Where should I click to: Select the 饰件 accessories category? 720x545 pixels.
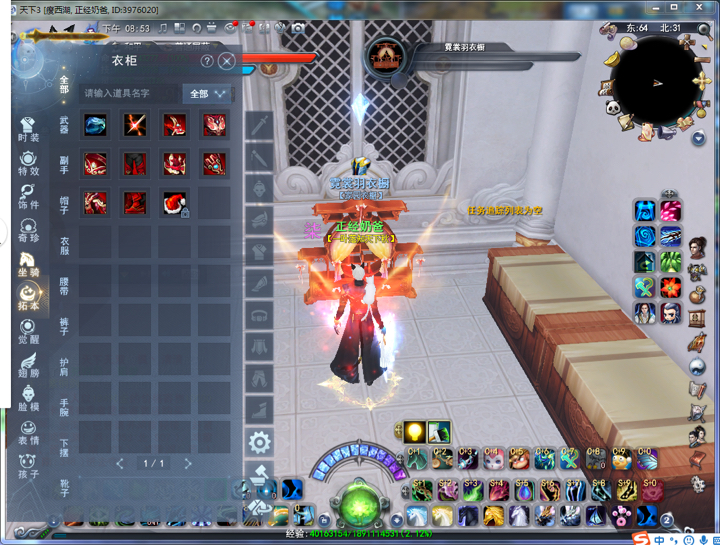pyautogui.click(x=28, y=196)
